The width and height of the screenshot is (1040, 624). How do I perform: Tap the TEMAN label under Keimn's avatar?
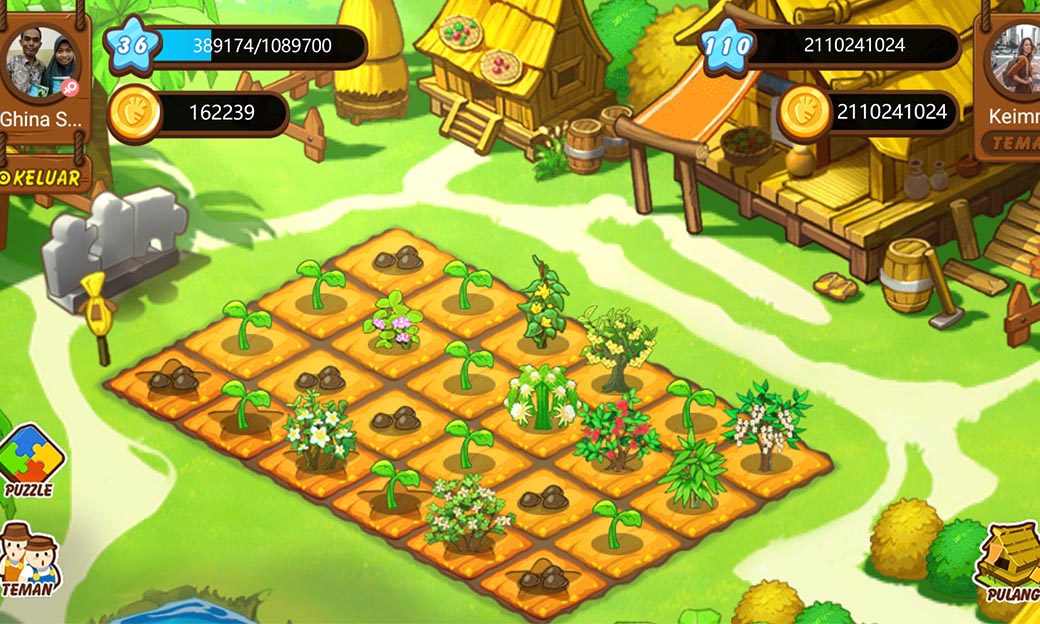pyautogui.click(x=1014, y=144)
